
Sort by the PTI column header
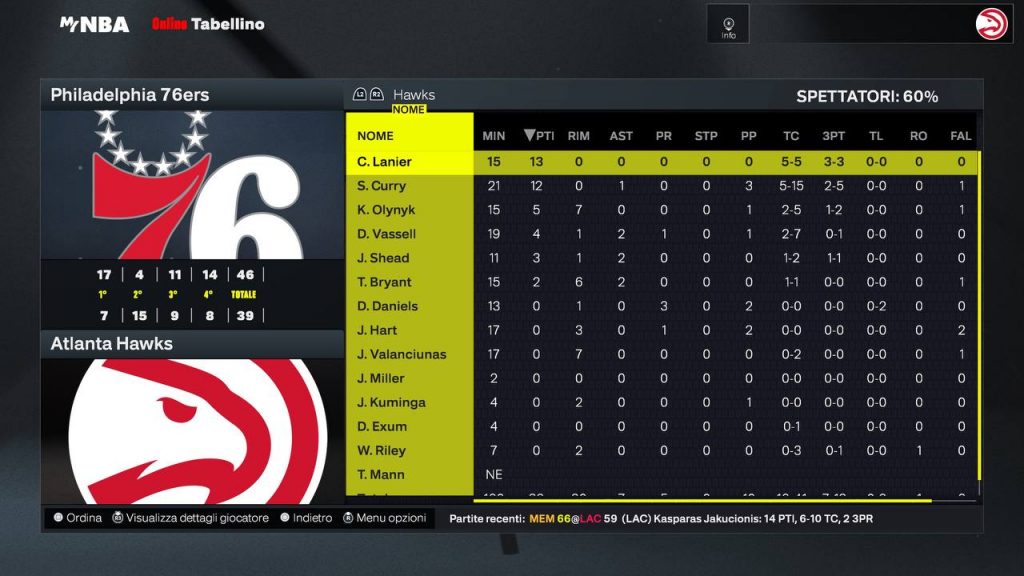[x=538, y=136]
